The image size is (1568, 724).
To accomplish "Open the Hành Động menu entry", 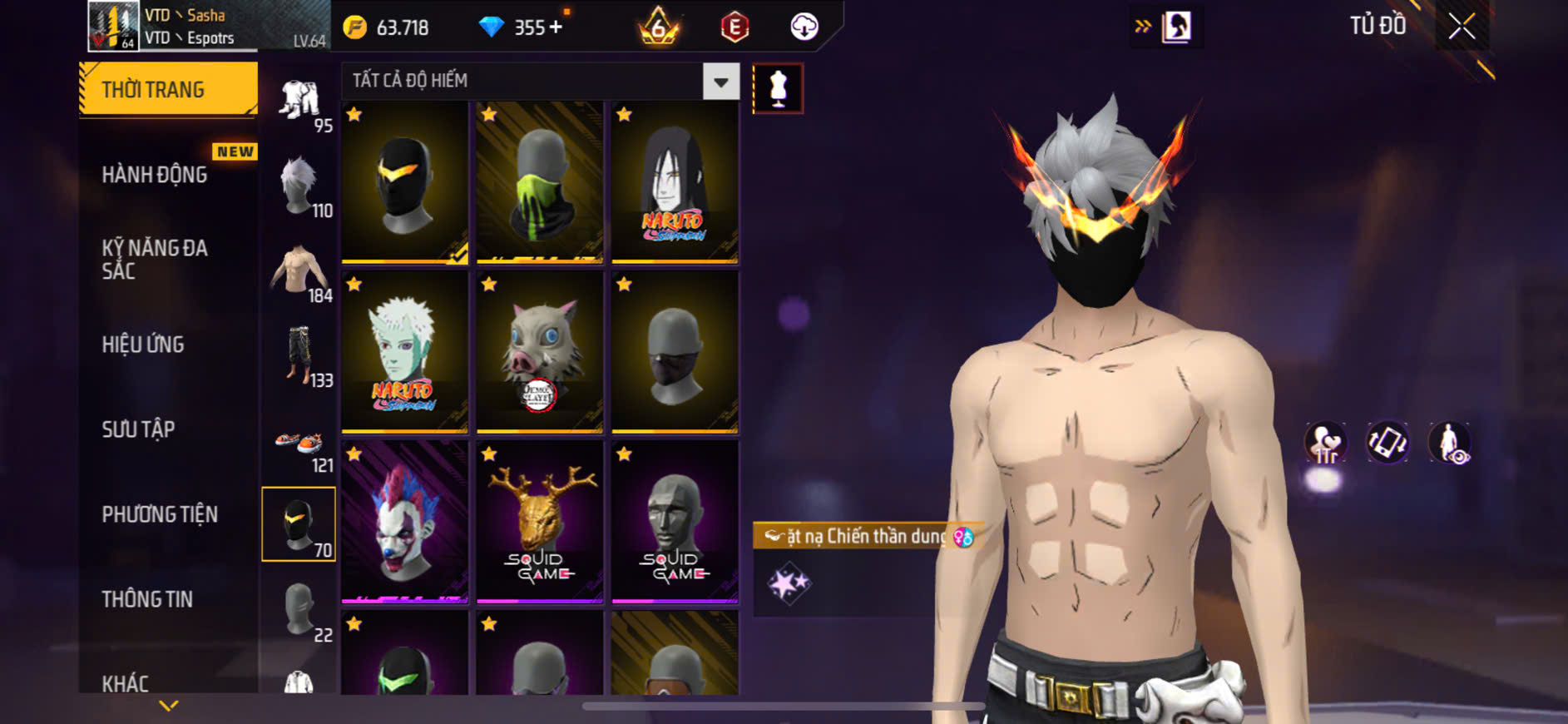I will (155, 175).
